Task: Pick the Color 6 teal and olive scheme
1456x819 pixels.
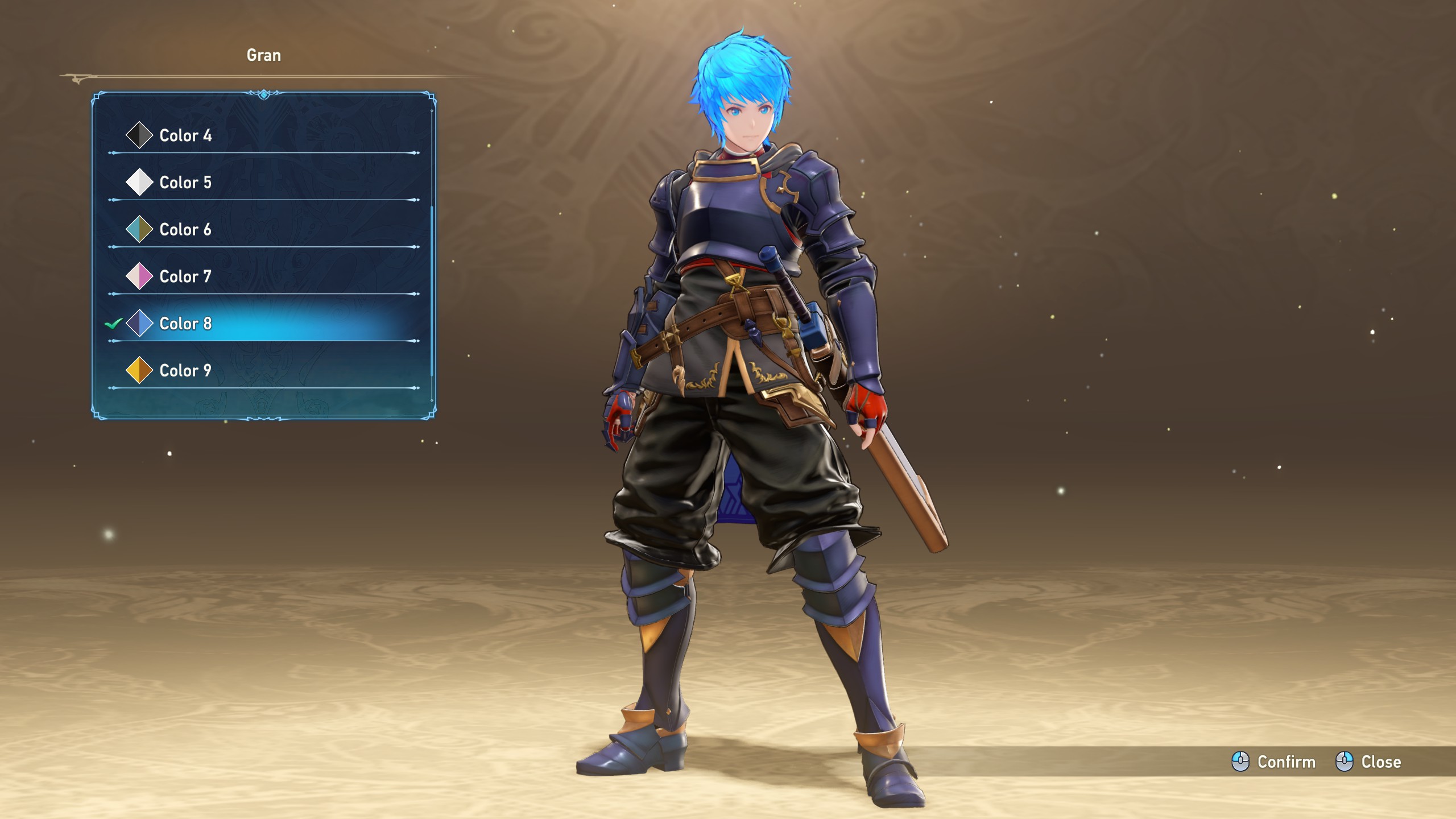Action: tap(185, 230)
